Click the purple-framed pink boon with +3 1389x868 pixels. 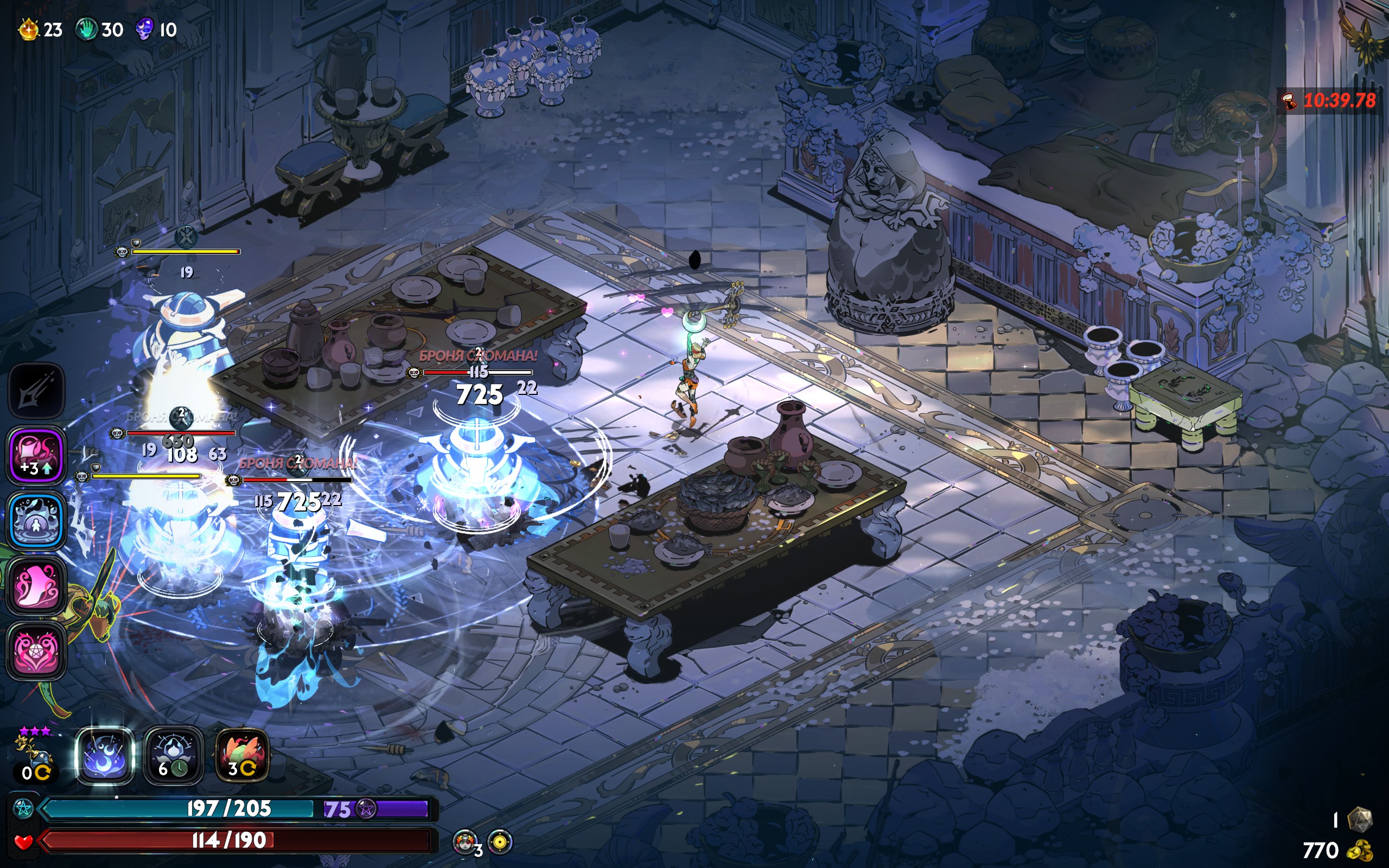[x=36, y=455]
